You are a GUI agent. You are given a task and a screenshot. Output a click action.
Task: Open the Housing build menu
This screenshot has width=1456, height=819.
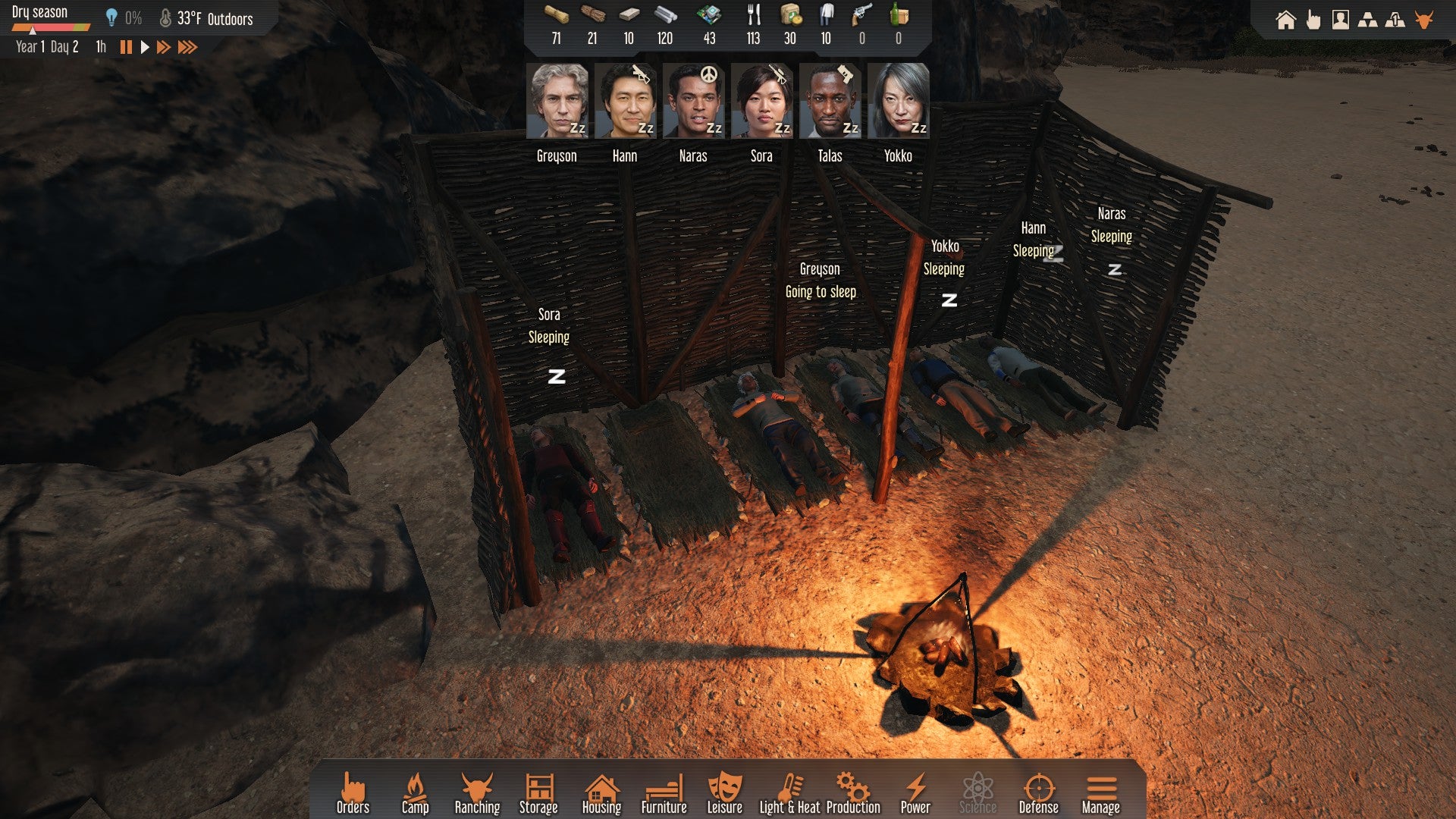pyautogui.click(x=601, y=793)
